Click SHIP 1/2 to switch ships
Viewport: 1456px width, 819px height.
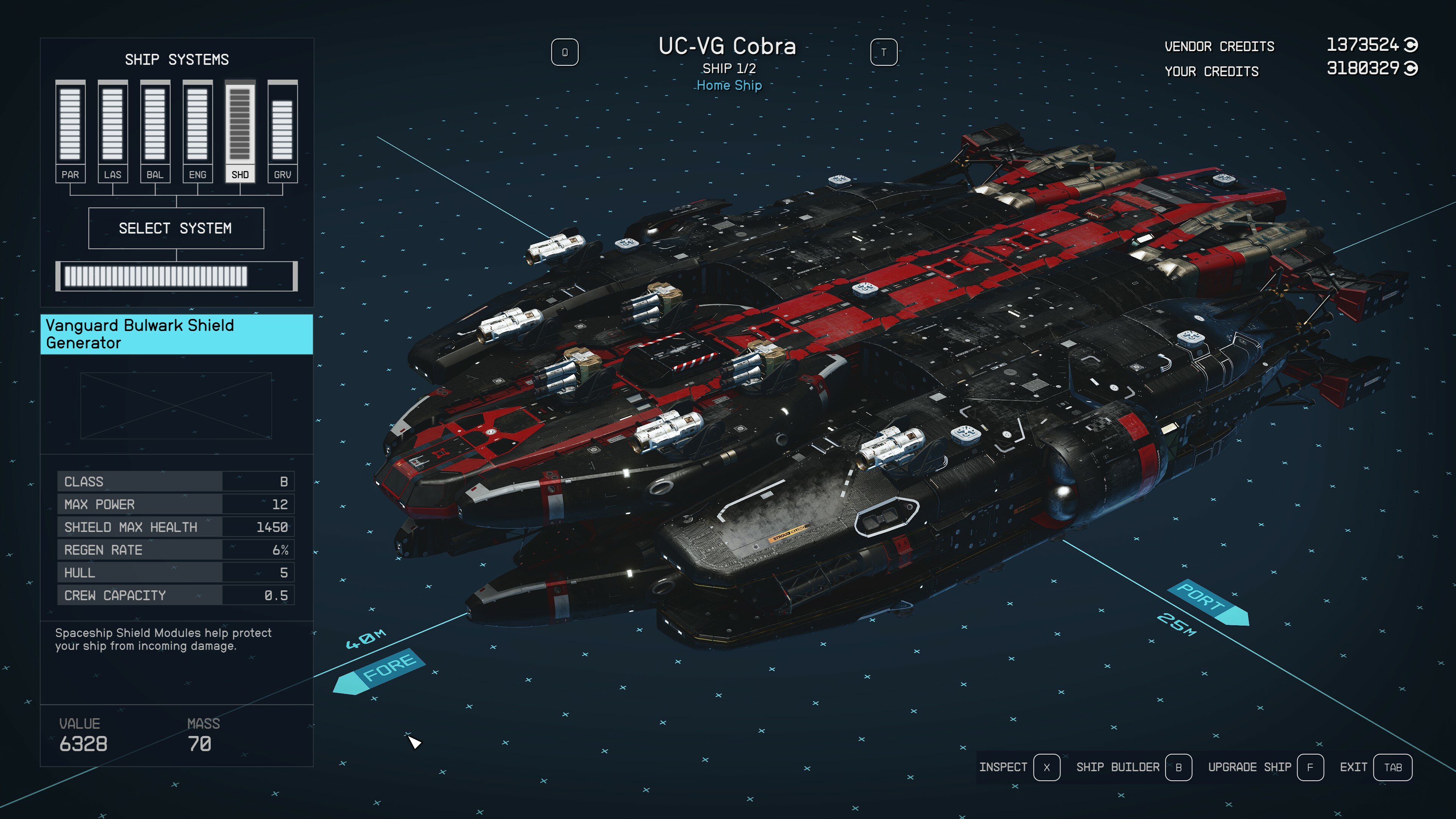click(x=729, y=69)
